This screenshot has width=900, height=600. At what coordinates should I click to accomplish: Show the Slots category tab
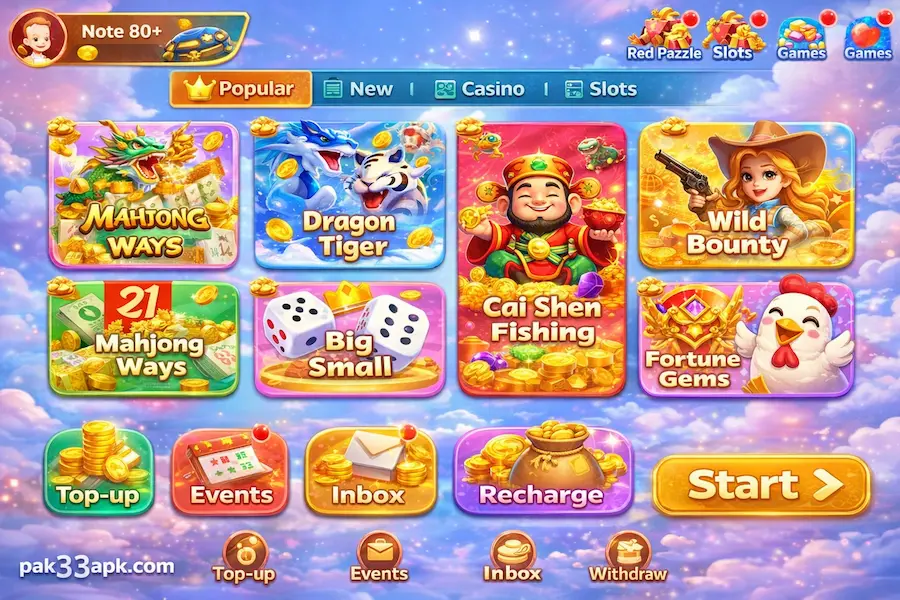(x=600, y=89)
